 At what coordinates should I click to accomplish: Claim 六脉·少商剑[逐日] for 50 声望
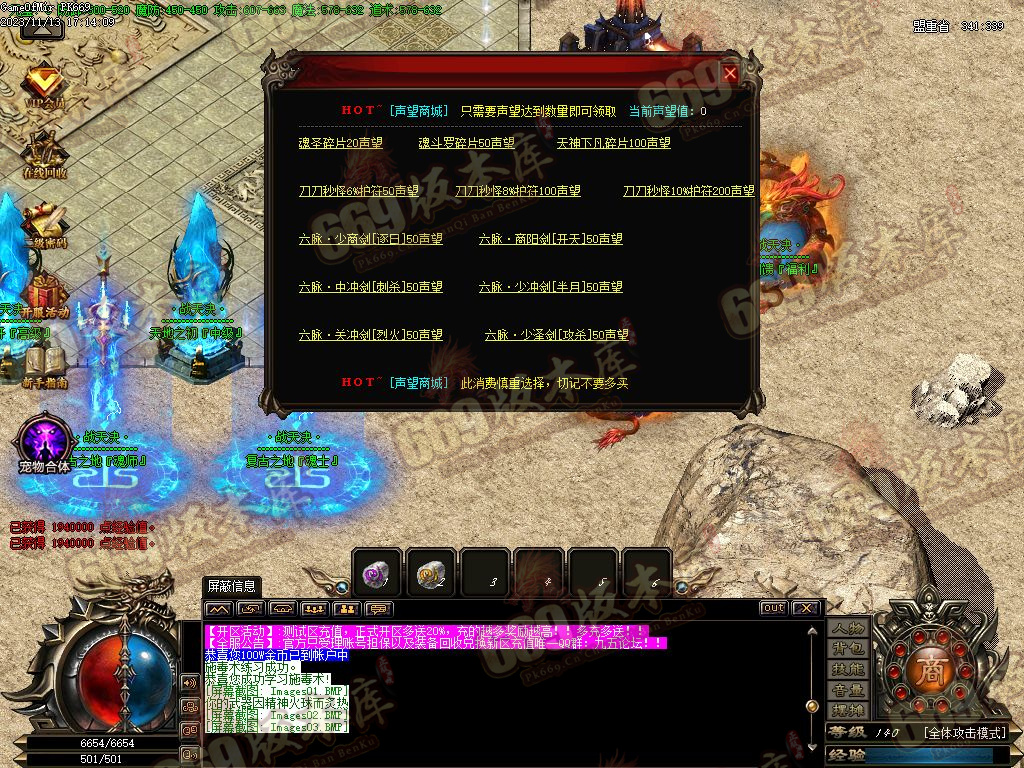370,239
